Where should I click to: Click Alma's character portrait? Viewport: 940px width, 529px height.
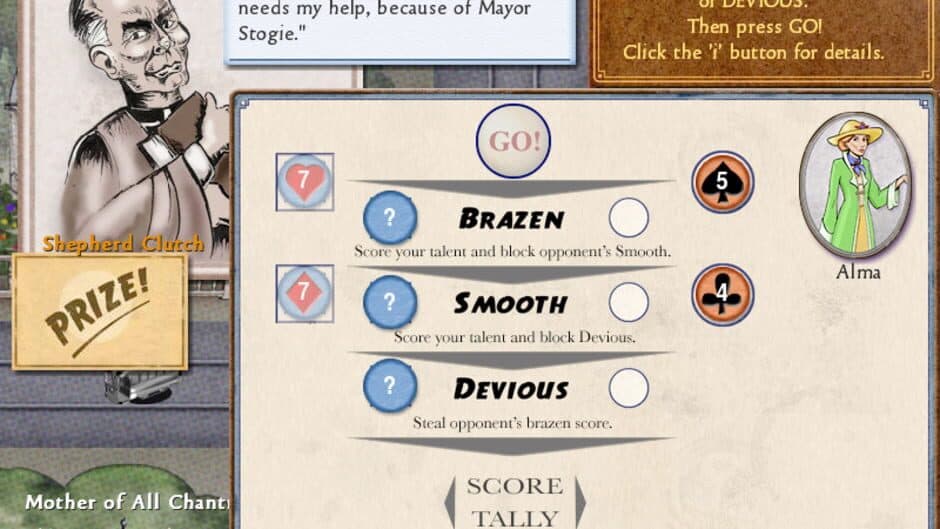pyautogui.click(x=856, y=184)
